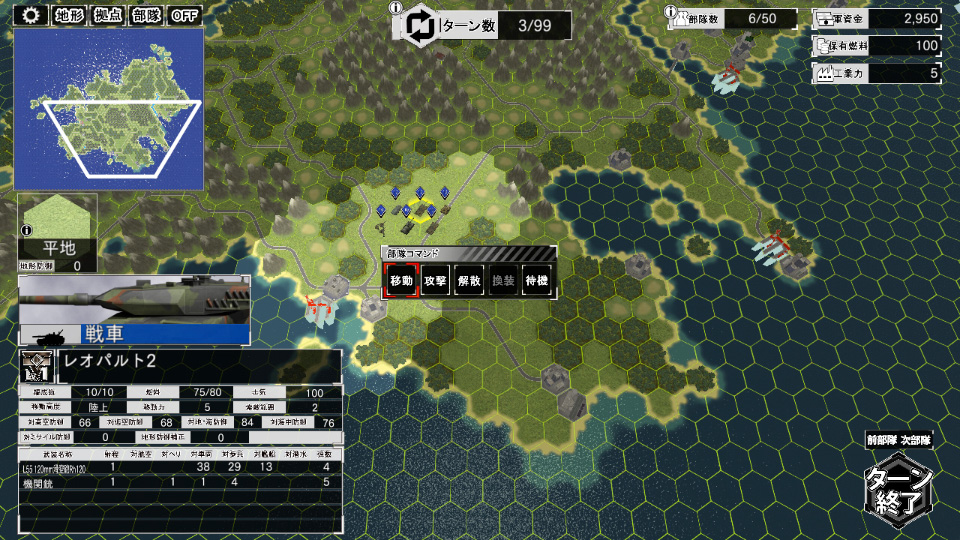Image resolution: width=960 pixels, height=540 pixels.
Task: Show info for the 平地 terrain panel
Action: pyautogui.click(x=25, y=231)
